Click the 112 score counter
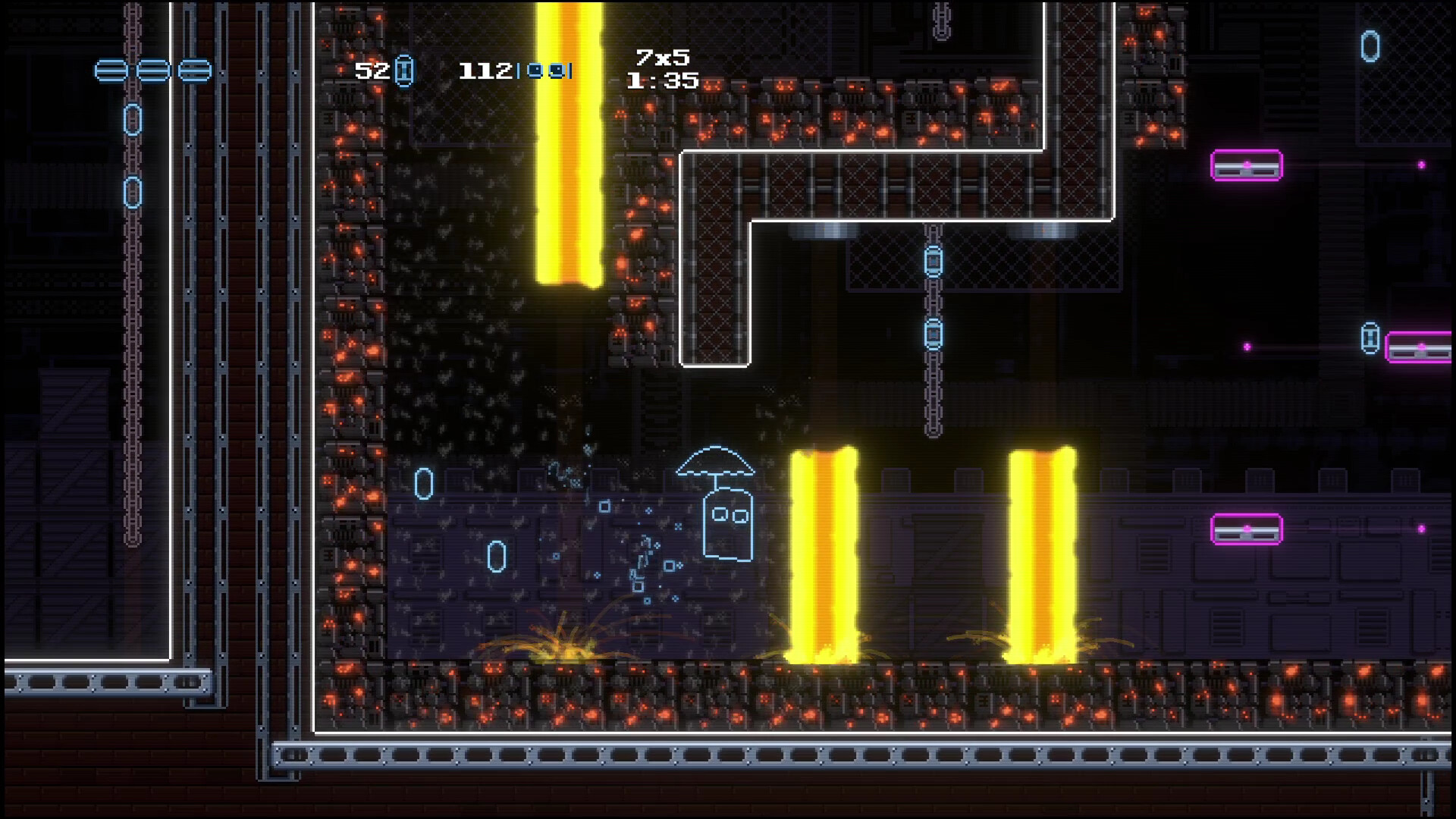The image size is (1456, 819). pos(484,71)
